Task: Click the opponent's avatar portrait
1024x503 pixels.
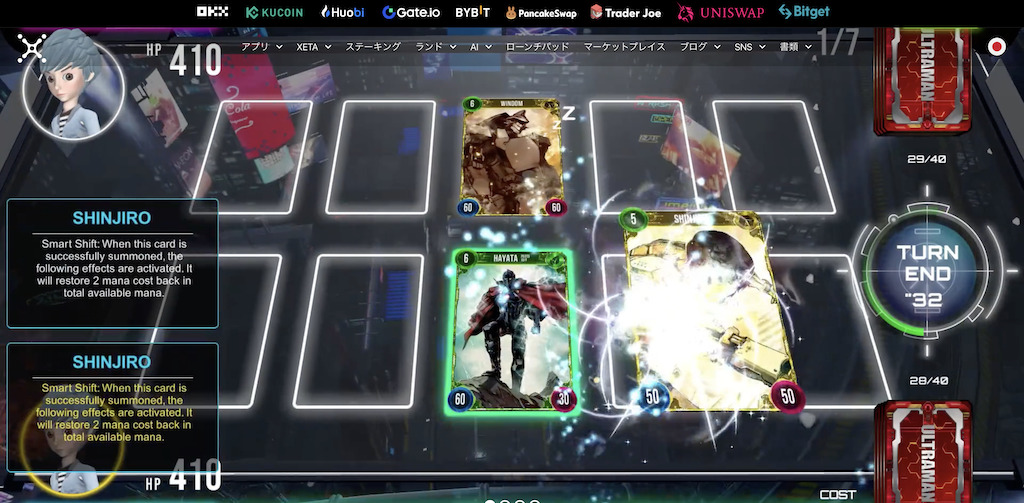Action: pos(73,84)
